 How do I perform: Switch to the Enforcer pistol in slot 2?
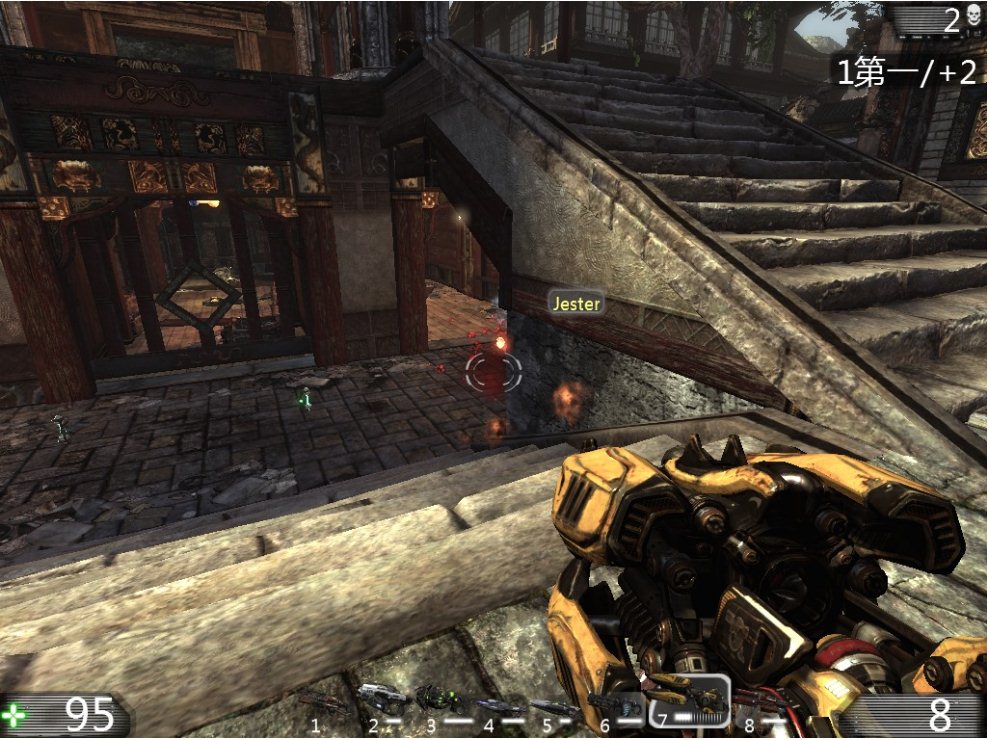click(x=382, y=697)
